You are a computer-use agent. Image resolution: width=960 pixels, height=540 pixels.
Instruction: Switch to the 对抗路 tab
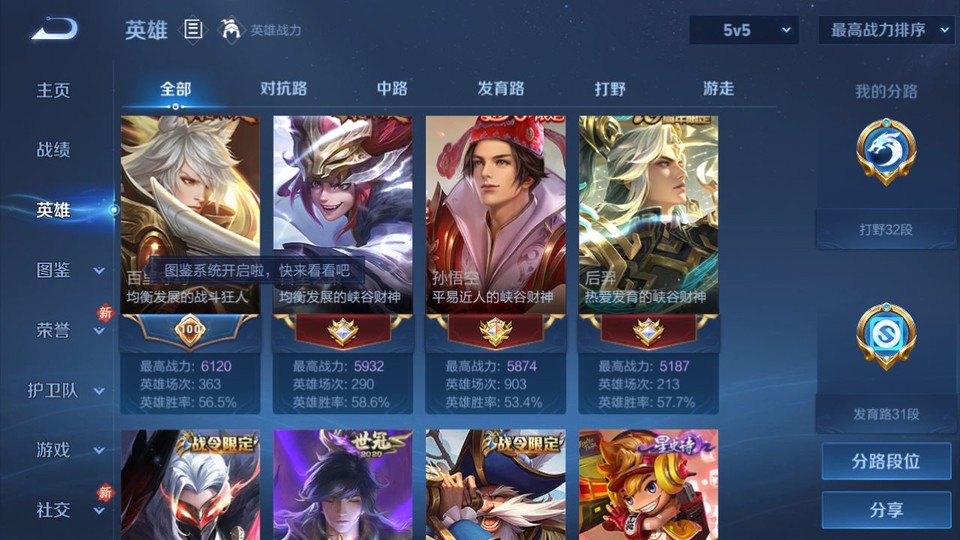tap(284, 88)
